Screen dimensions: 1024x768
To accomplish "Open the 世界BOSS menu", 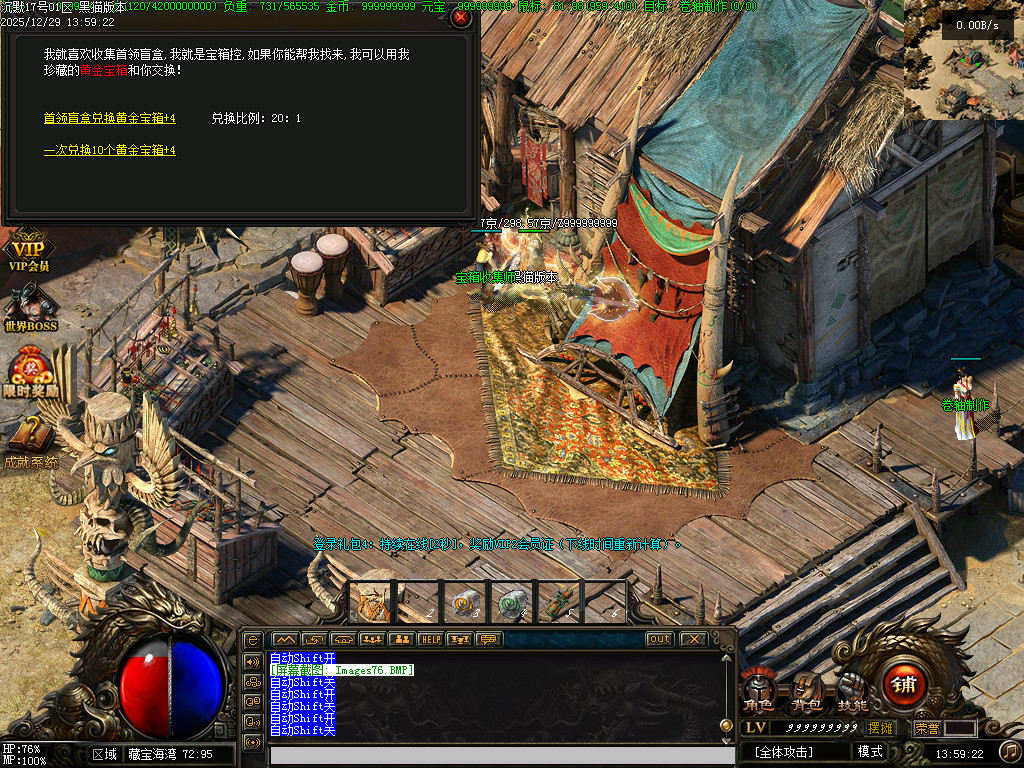I will click(x=30, y=307).
